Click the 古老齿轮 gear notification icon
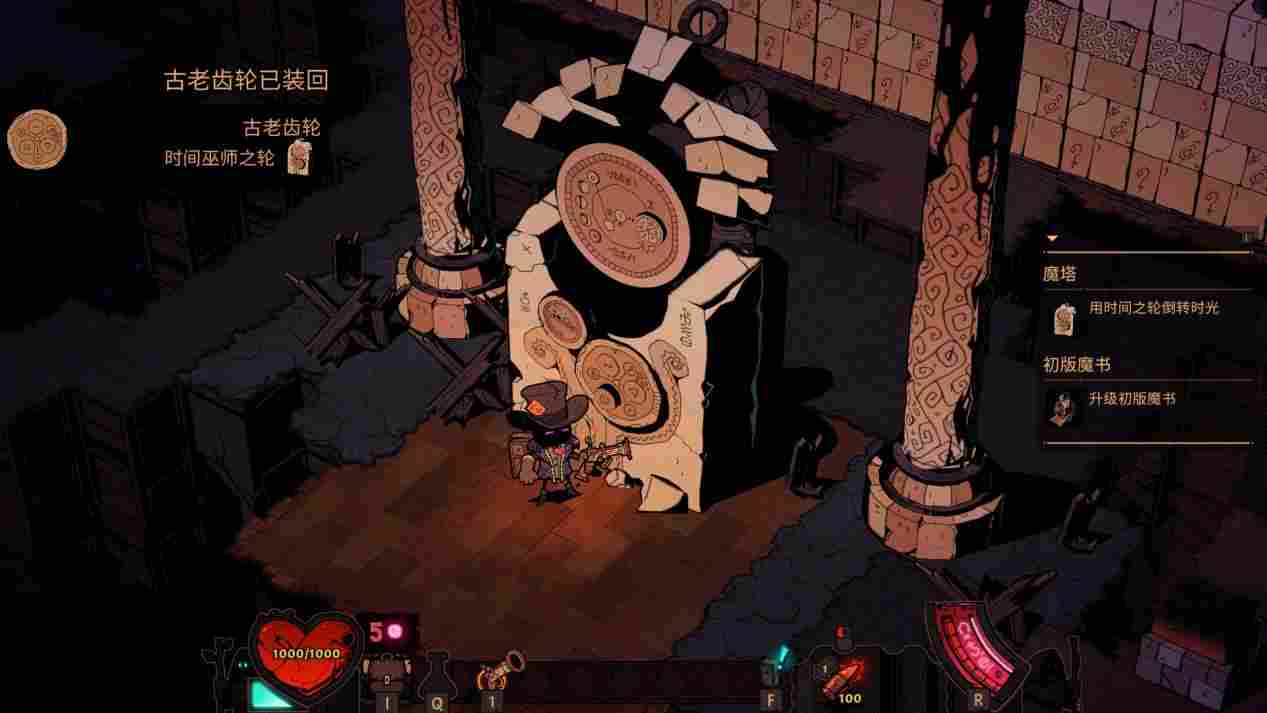 point(37,139)
